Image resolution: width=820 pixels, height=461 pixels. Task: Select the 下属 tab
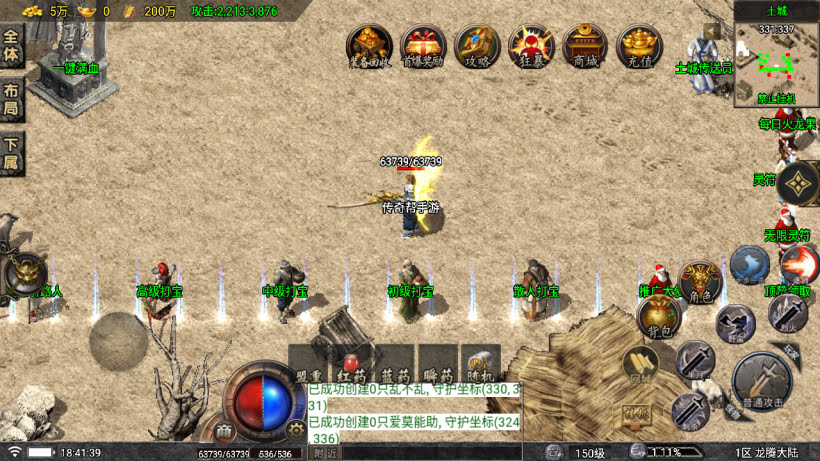pos(12,150)
